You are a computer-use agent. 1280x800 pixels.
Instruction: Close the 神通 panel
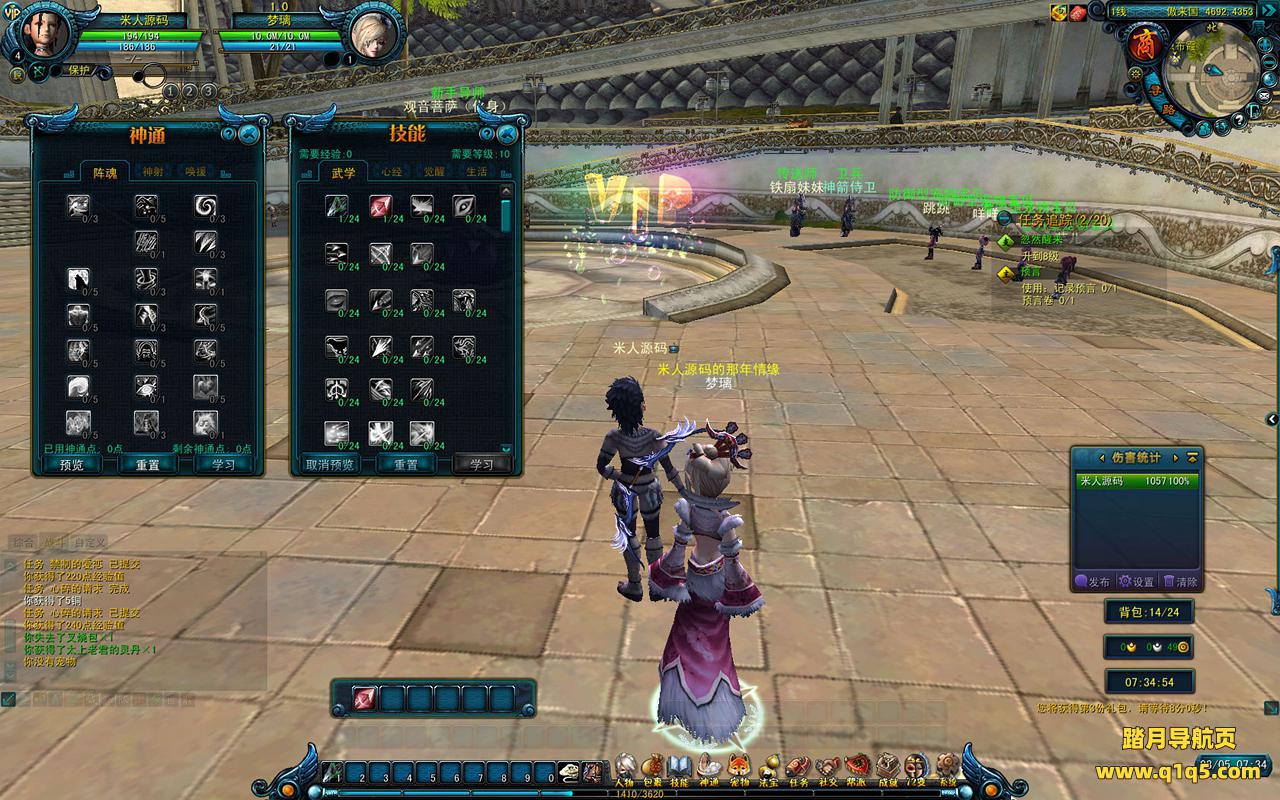[249, 133]
